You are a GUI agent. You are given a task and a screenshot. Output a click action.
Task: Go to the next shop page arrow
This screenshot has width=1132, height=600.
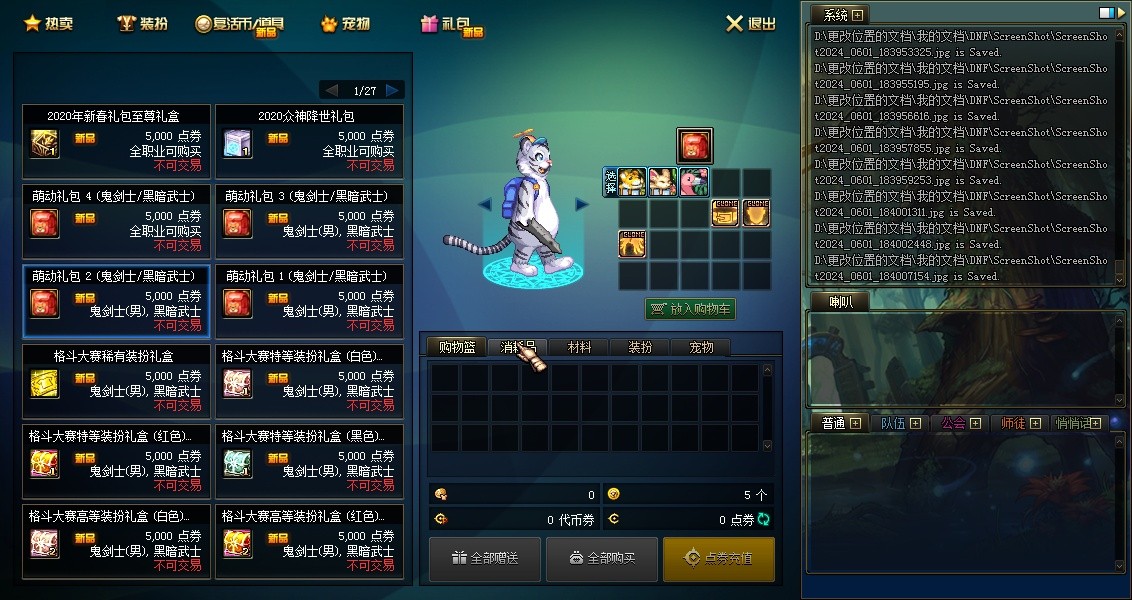coord(393,90)
